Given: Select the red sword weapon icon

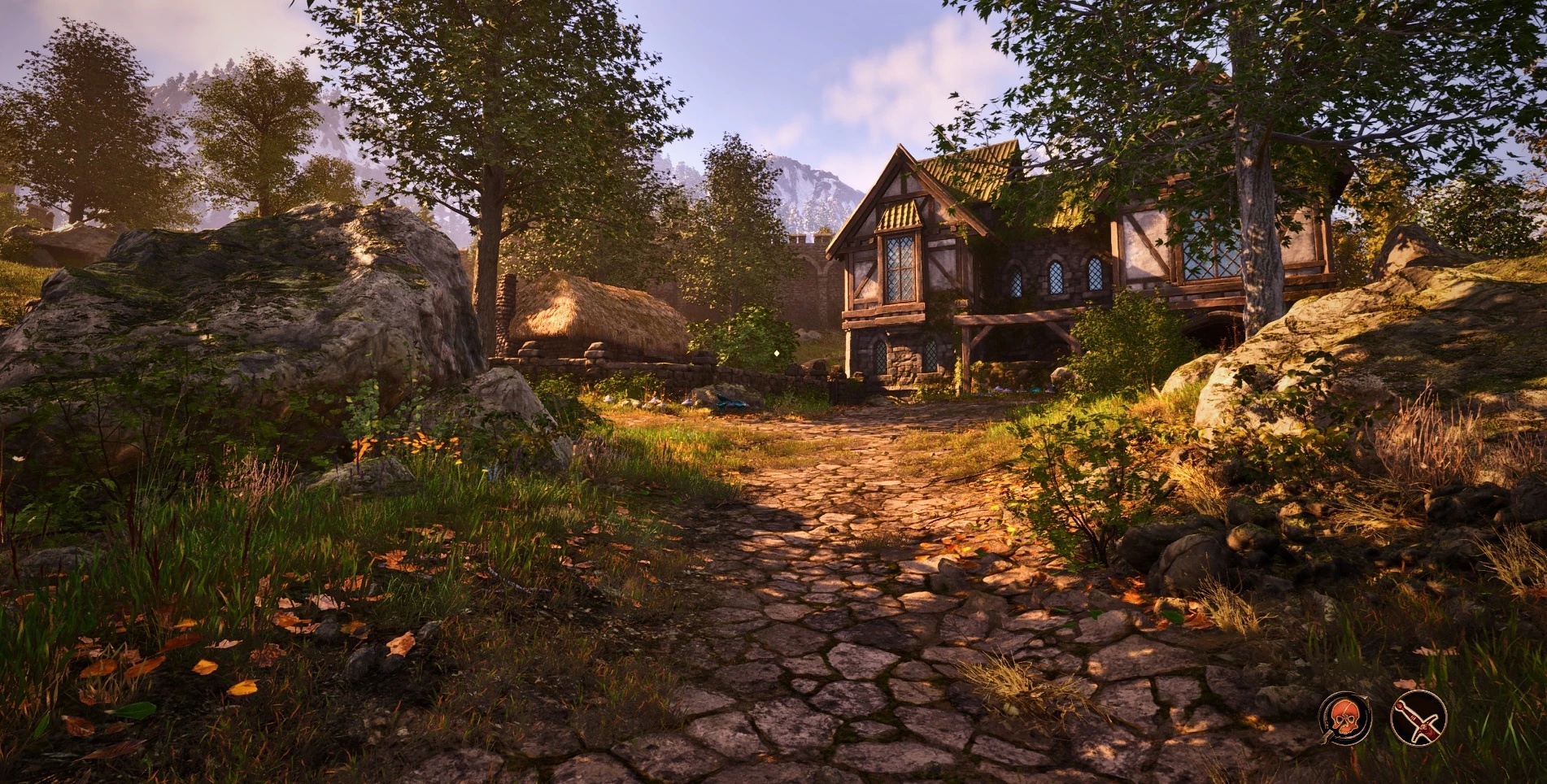Looking at the screenshot, I should click(x=1418, y=717).
